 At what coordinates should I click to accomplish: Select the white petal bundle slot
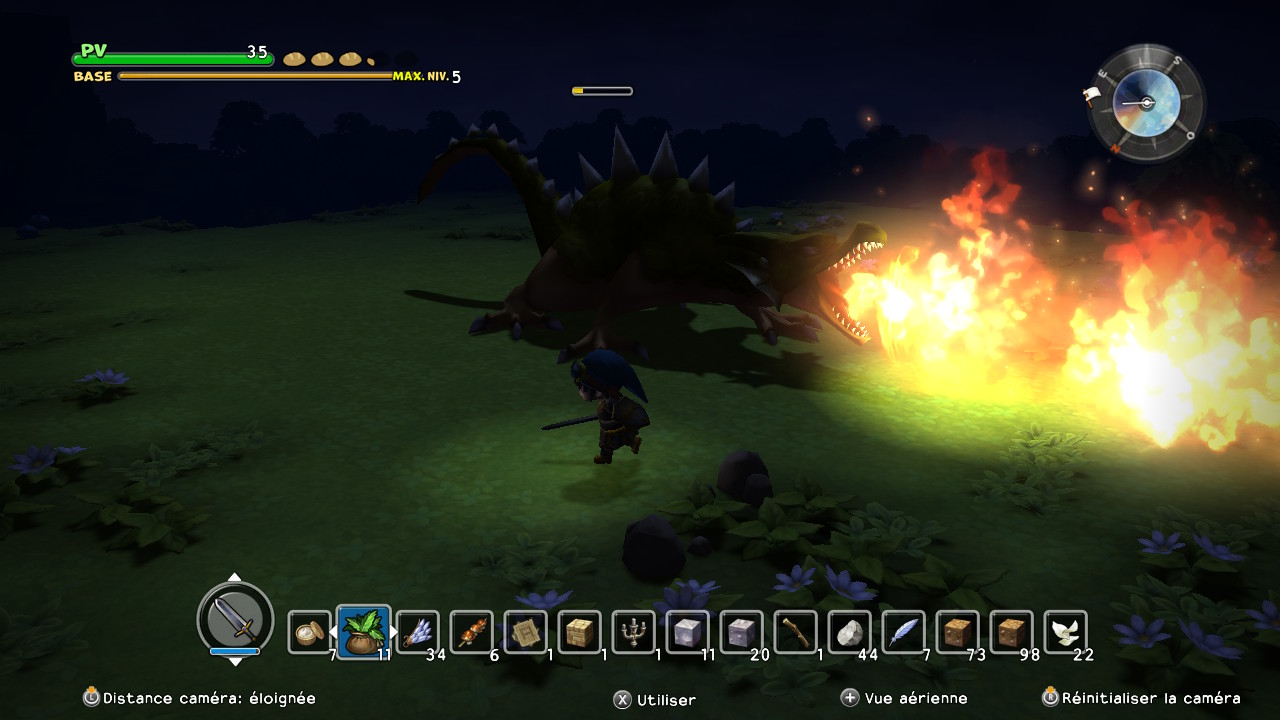pyautogui.click(x=418, y=632)
